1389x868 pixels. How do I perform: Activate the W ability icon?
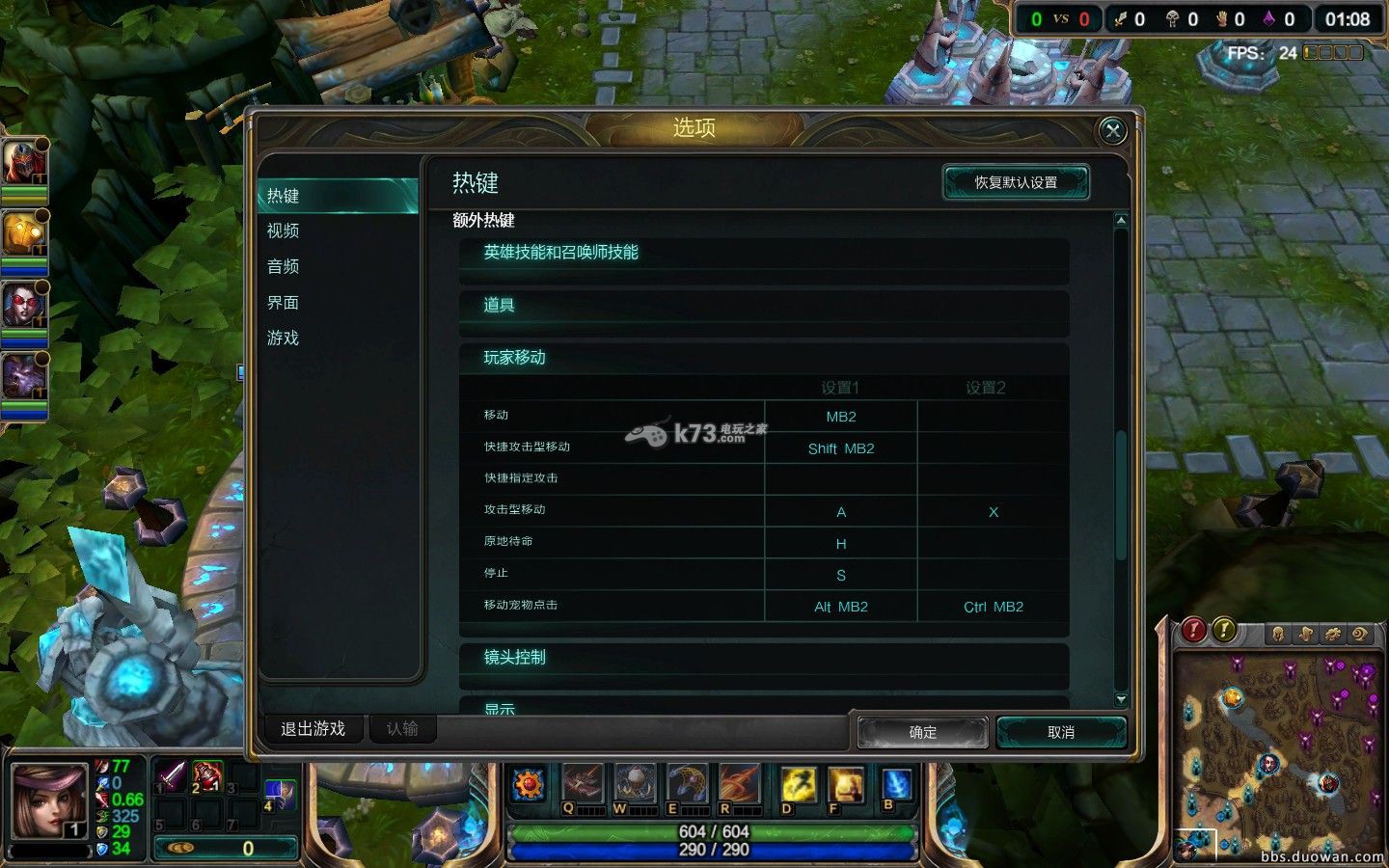pos(634,783)
